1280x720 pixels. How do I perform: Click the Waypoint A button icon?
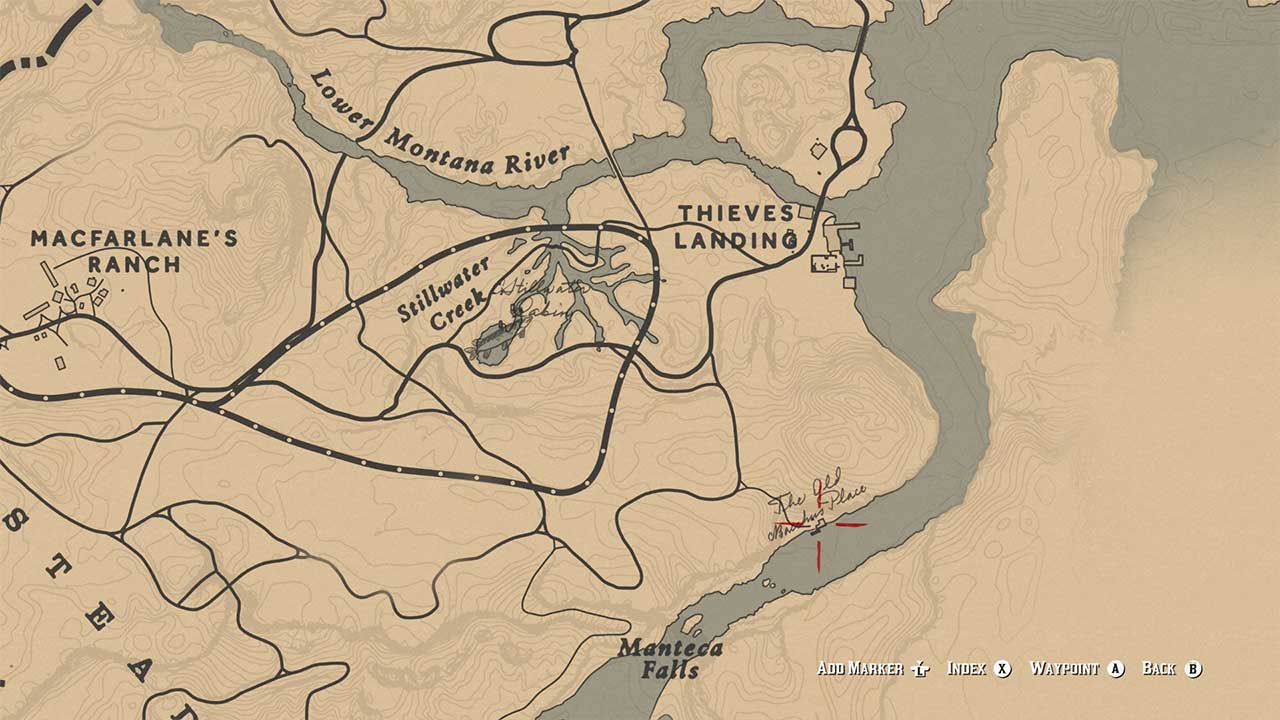click(1116, 668)
